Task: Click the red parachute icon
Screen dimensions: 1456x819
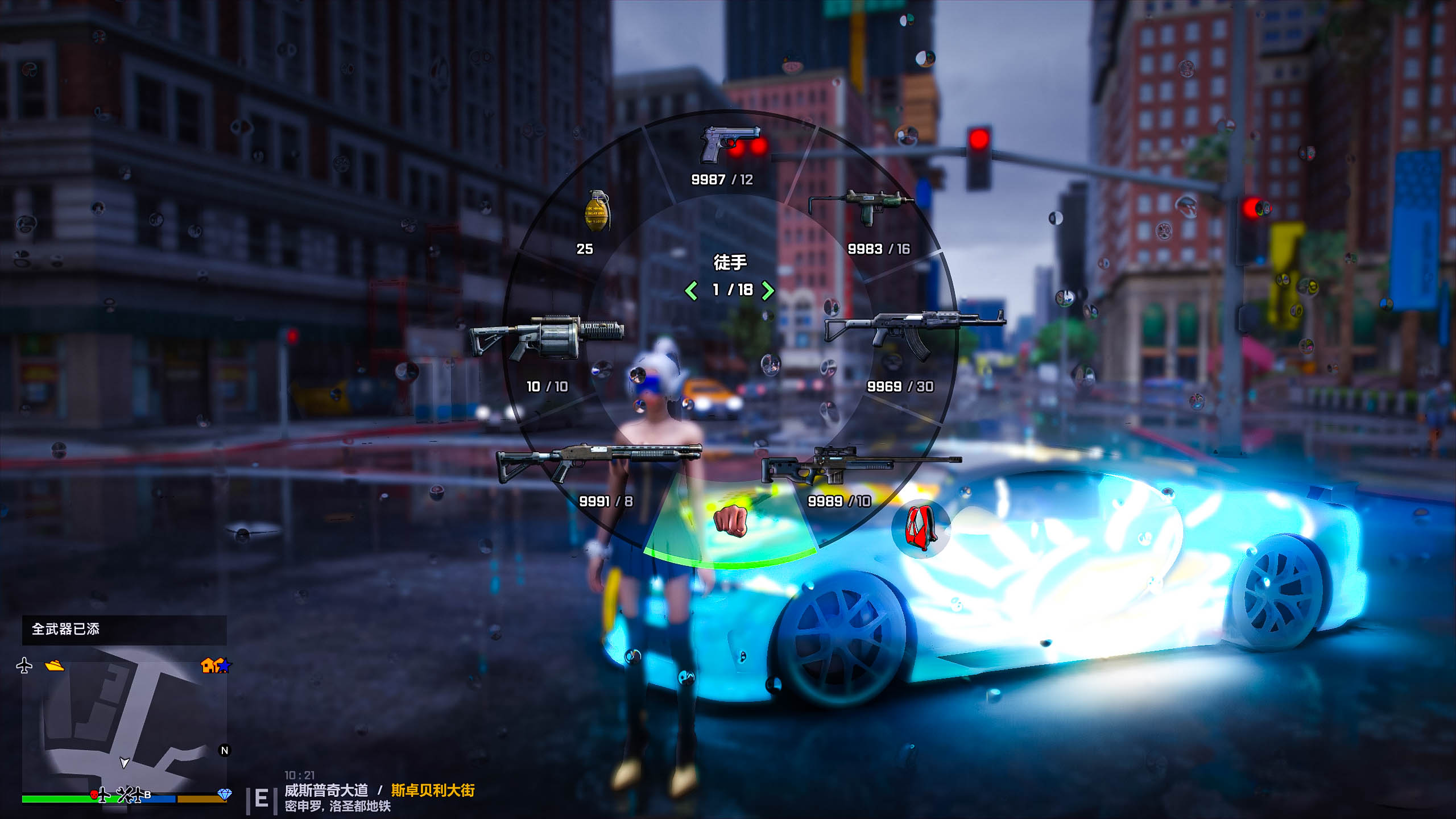Action: (921, 528)
